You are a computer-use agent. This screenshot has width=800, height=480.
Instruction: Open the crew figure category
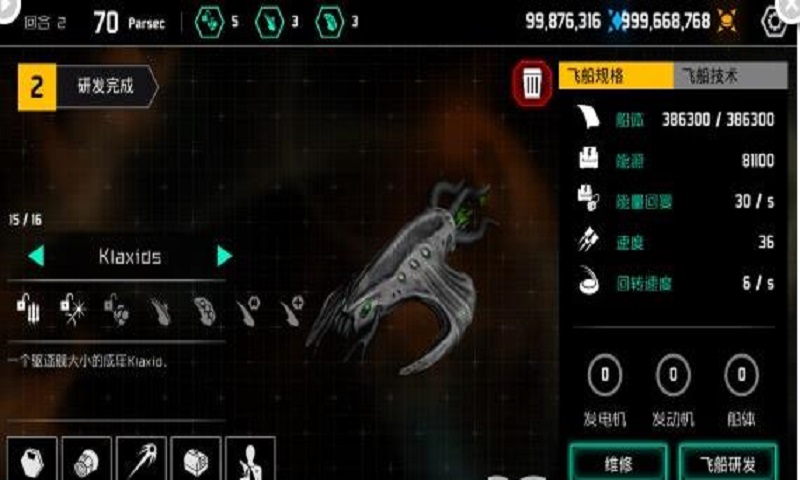(250, 460)
